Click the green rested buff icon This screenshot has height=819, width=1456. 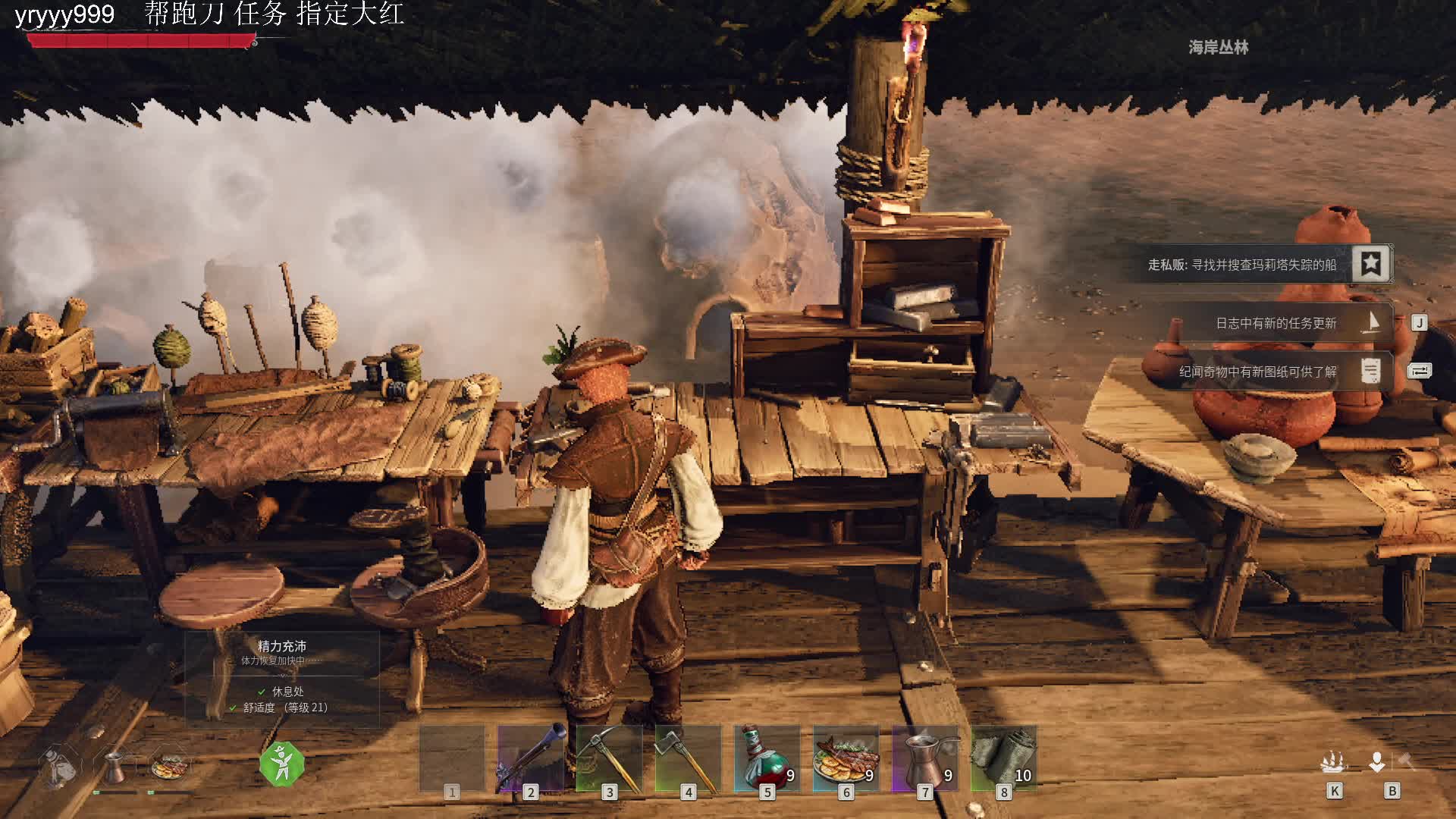point(281,763)
